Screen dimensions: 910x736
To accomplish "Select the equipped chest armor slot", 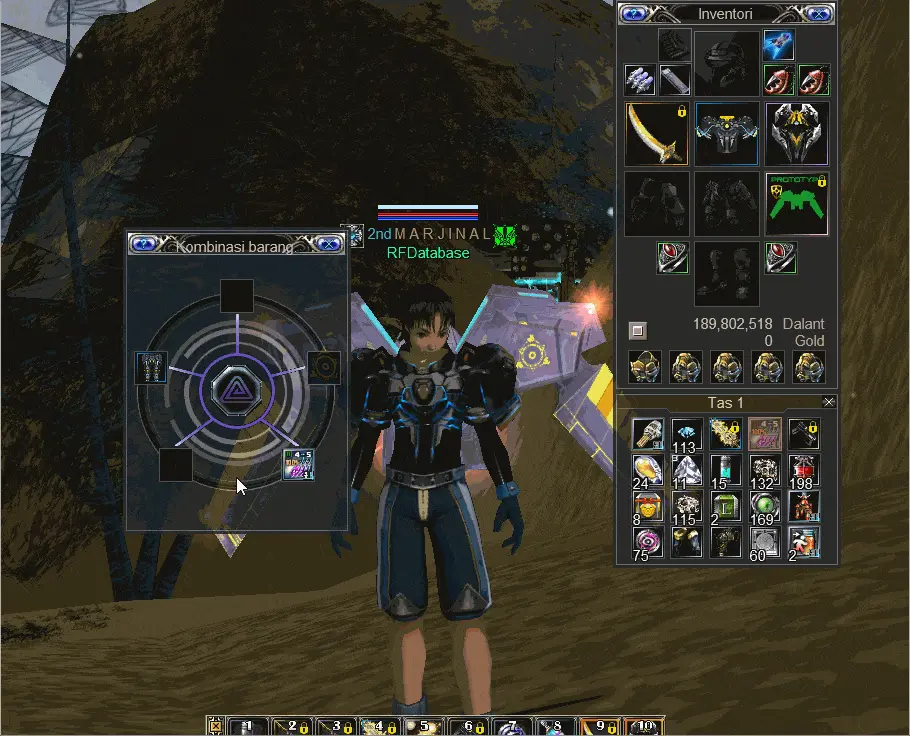I will 726,134.
